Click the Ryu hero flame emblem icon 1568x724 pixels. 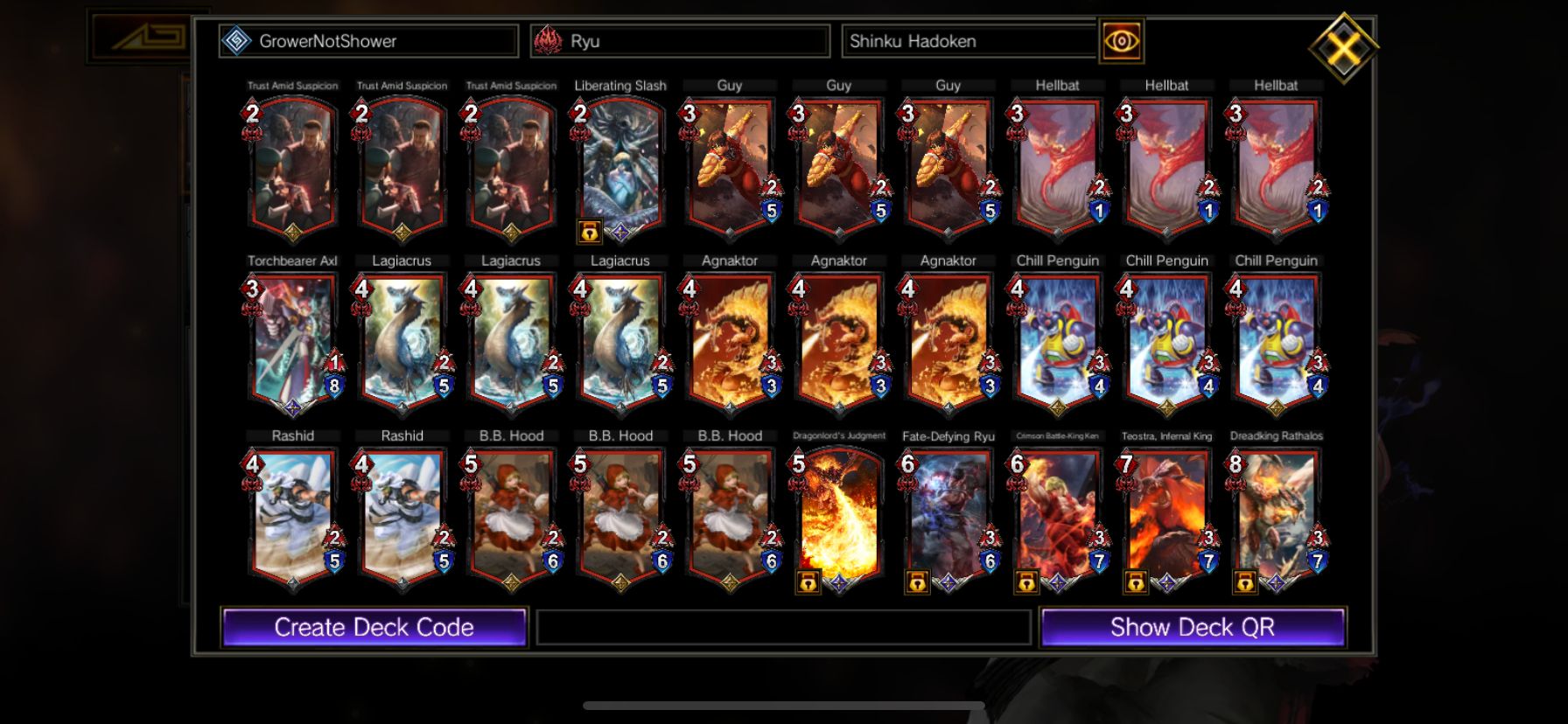[550, 40]
